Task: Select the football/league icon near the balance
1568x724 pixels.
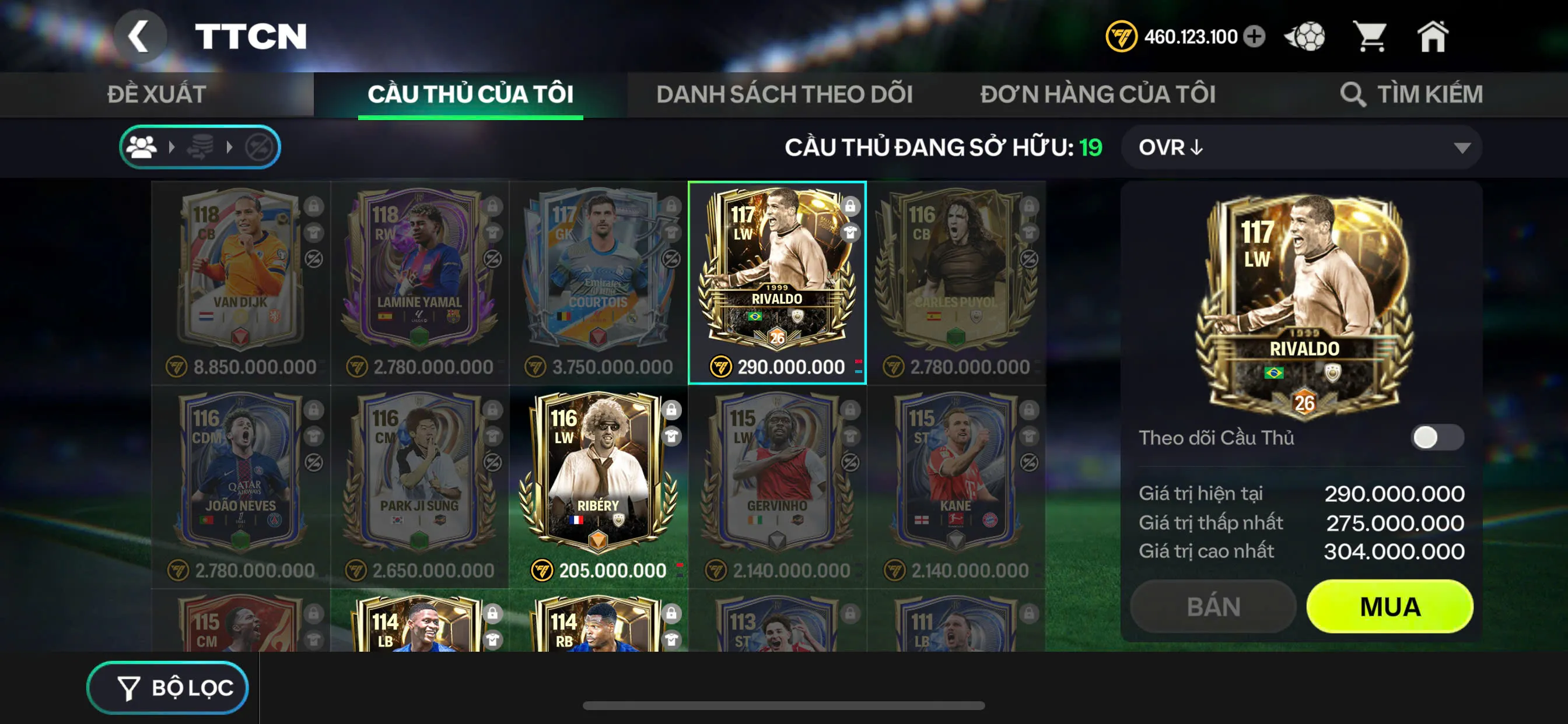Action: click(x=1305, y=37)
